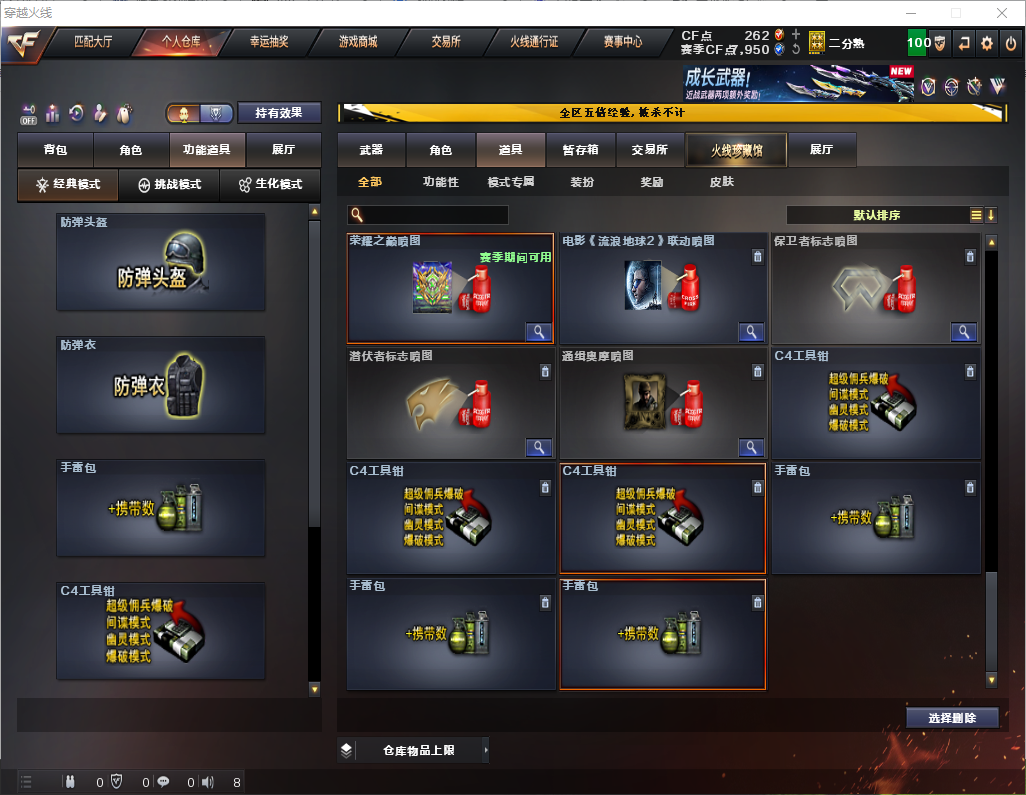Select the 荣耀之巅喷图 spray item

(450, 288)
